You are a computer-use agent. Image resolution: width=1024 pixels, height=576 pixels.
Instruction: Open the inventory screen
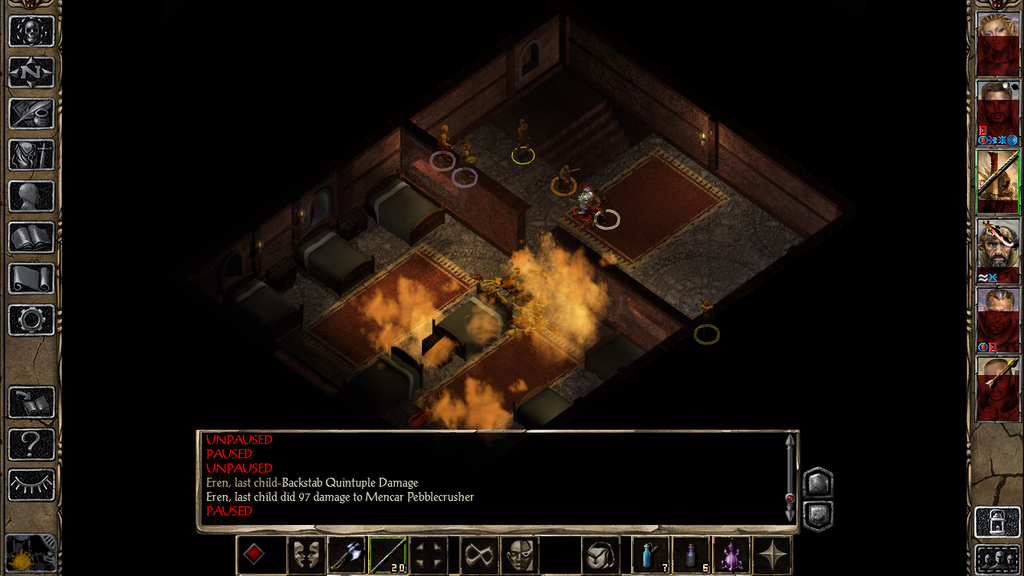click(x=31, y=155)
